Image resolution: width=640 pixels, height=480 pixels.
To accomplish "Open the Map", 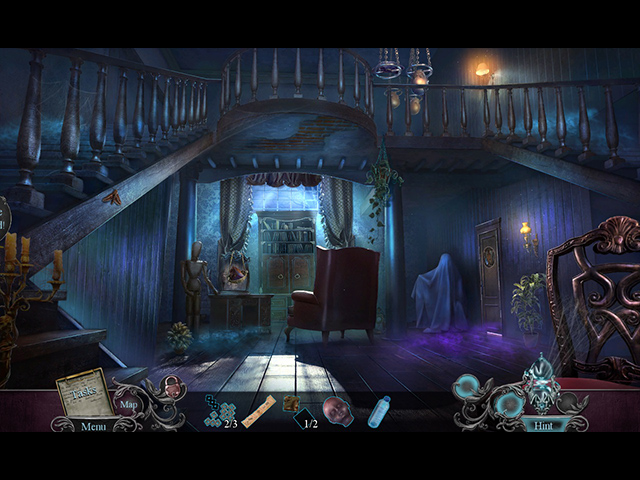I will 129,405.
